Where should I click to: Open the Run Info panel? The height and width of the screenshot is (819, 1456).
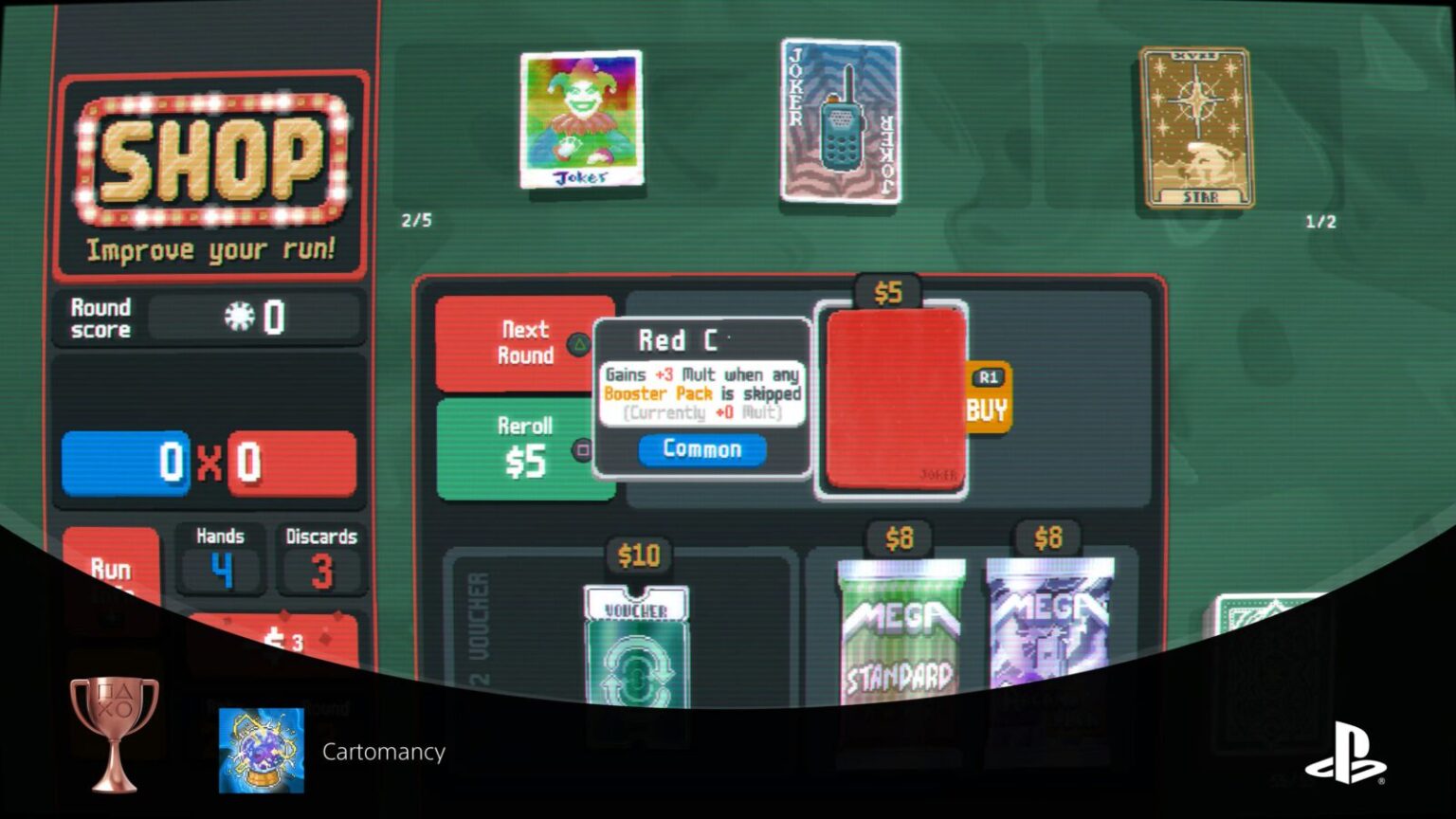point(113,569)
